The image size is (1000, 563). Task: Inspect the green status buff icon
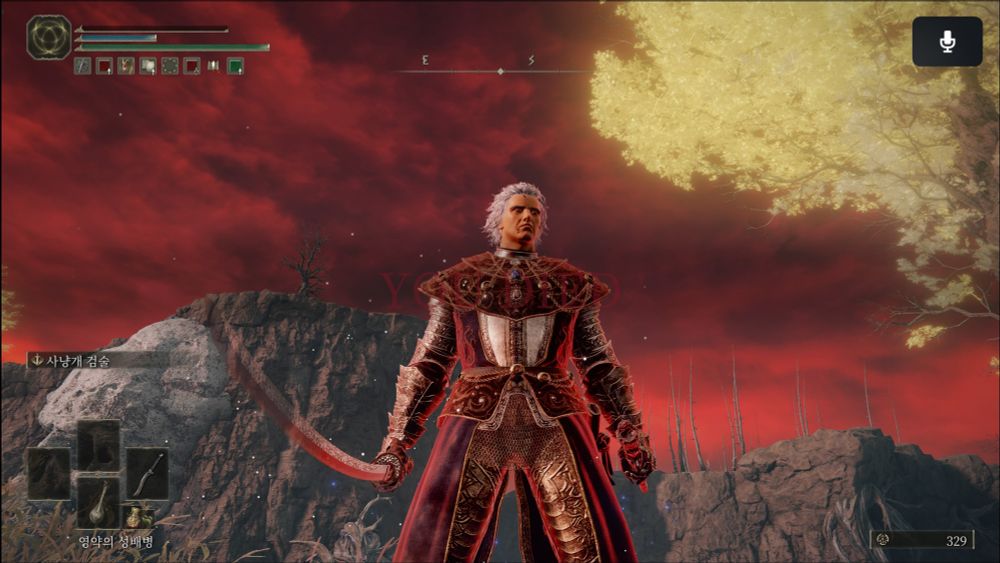[236, 66]
